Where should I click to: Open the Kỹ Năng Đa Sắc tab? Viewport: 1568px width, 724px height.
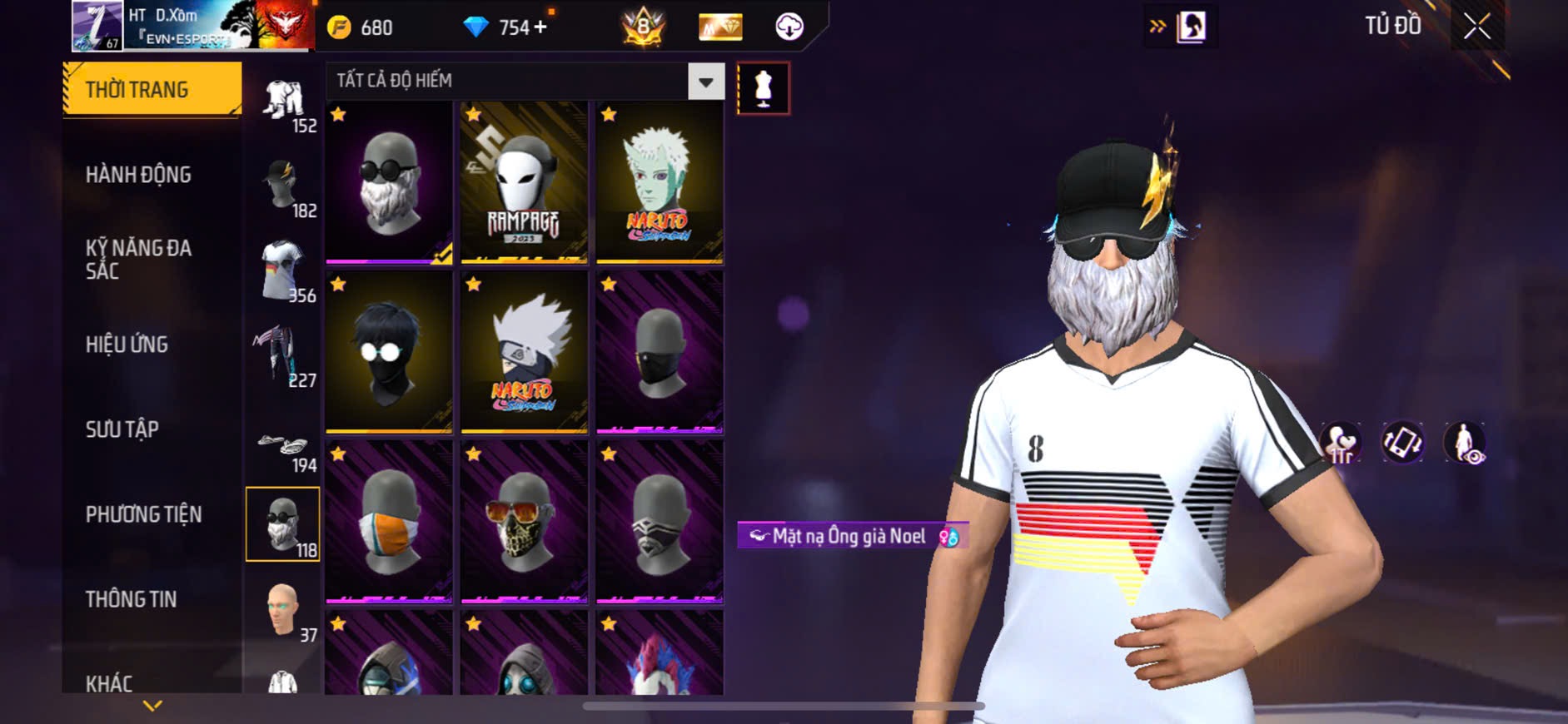(x=138, y=259)
